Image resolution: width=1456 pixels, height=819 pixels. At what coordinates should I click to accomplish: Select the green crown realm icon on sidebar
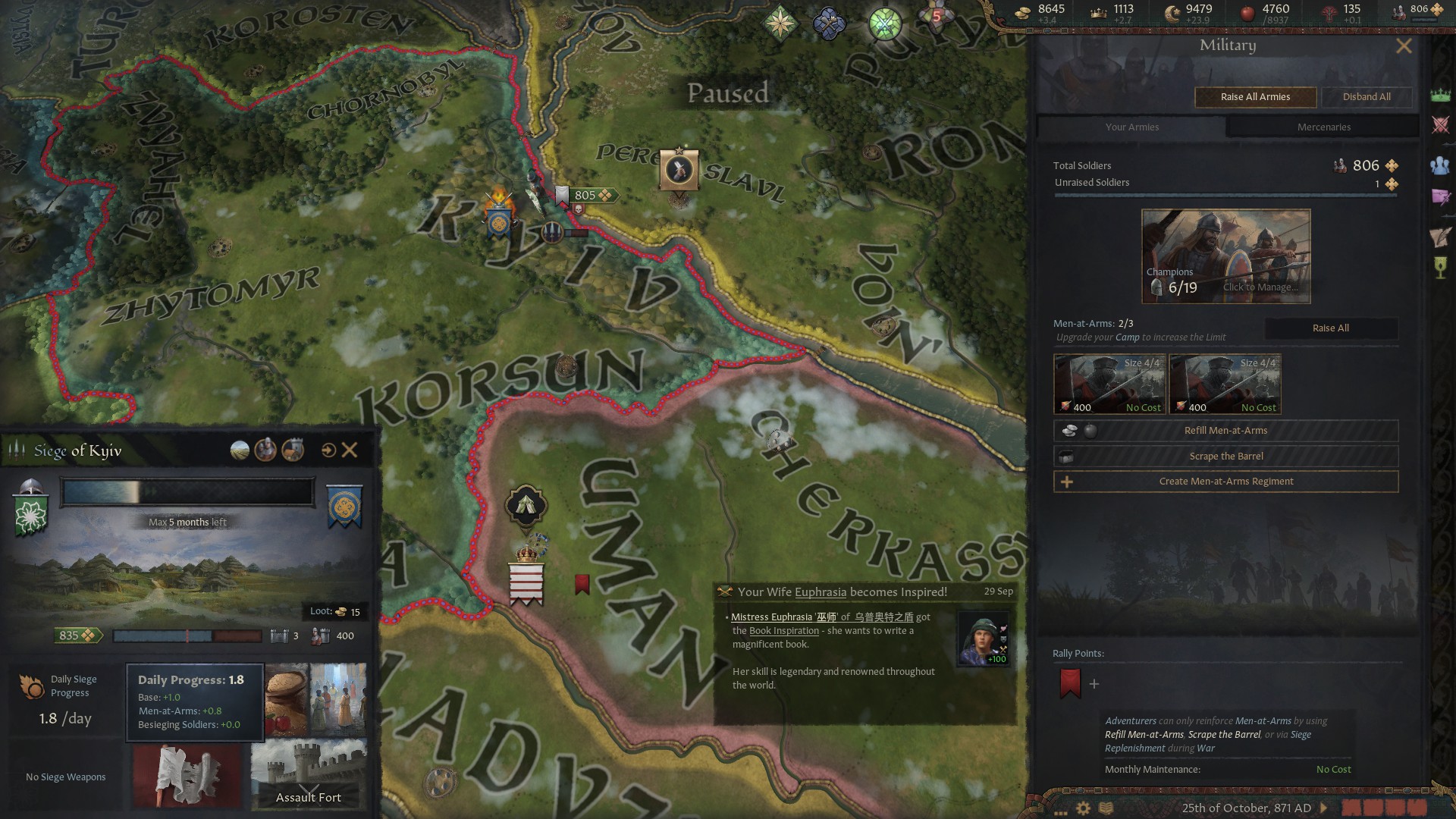(1440, 95)
